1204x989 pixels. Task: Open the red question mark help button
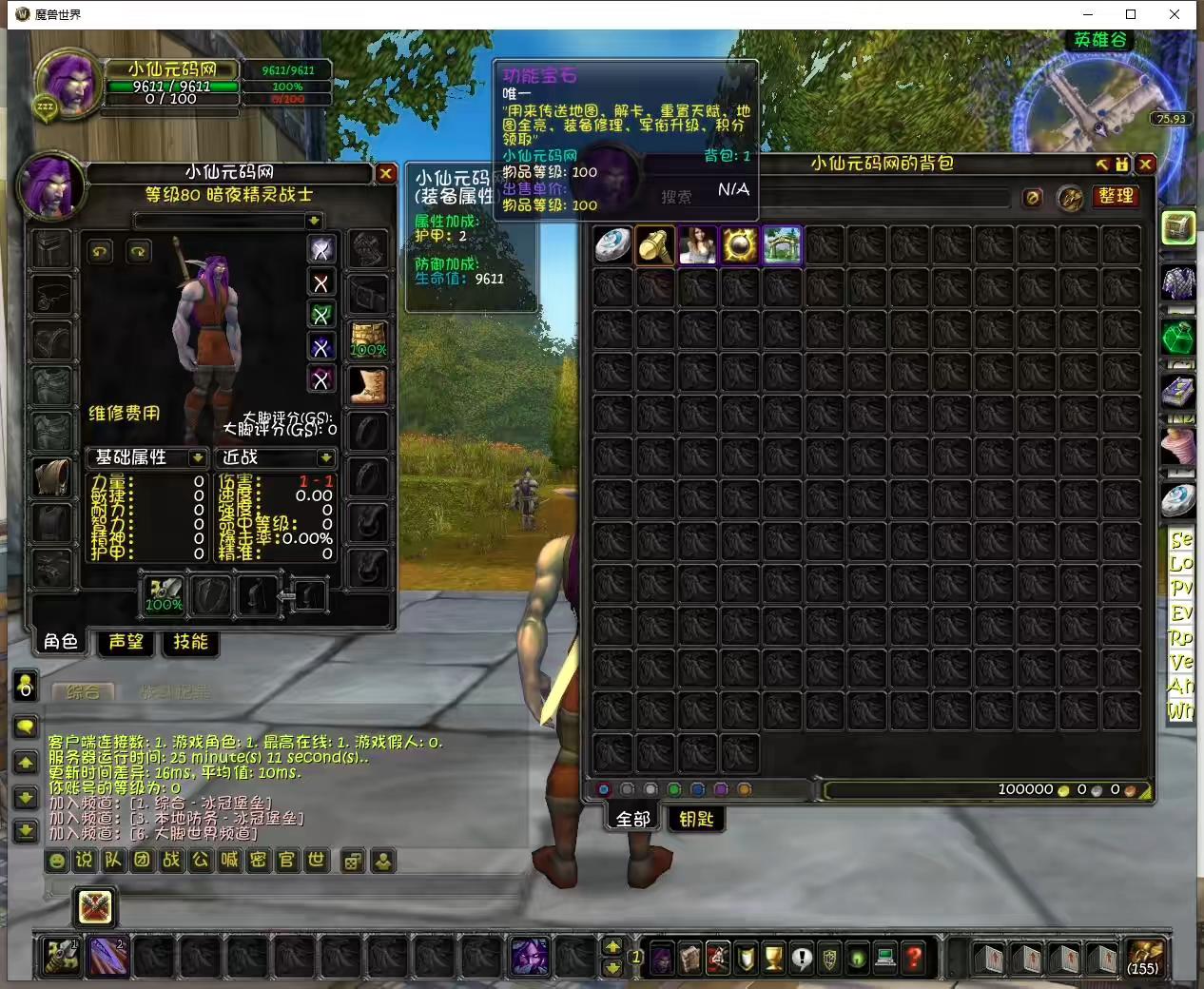point(913,957)
